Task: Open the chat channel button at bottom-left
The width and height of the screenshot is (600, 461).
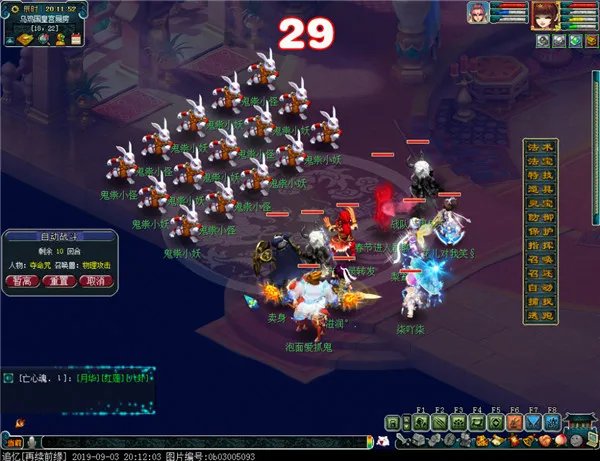Action: [13, 441]
